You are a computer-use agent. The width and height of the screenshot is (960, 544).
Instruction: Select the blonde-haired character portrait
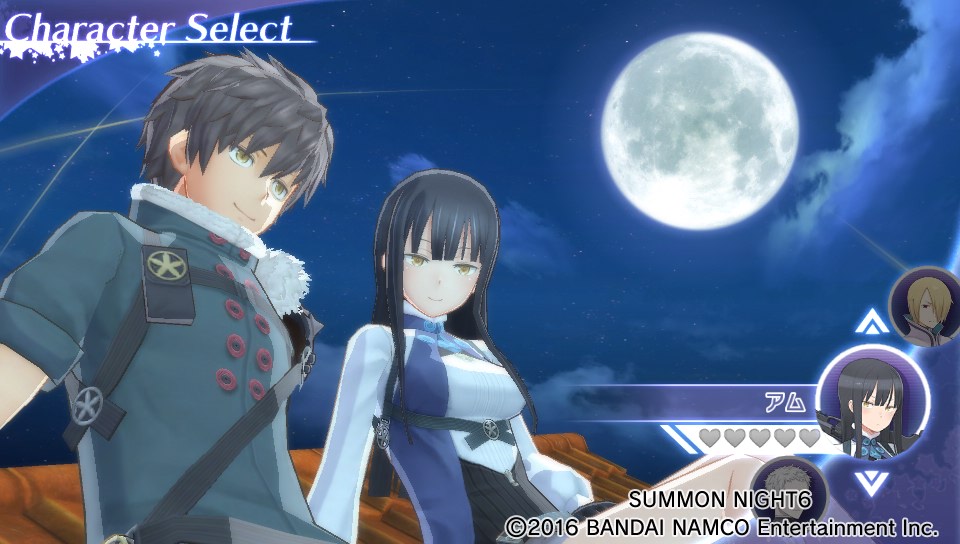tap(925, 304)
